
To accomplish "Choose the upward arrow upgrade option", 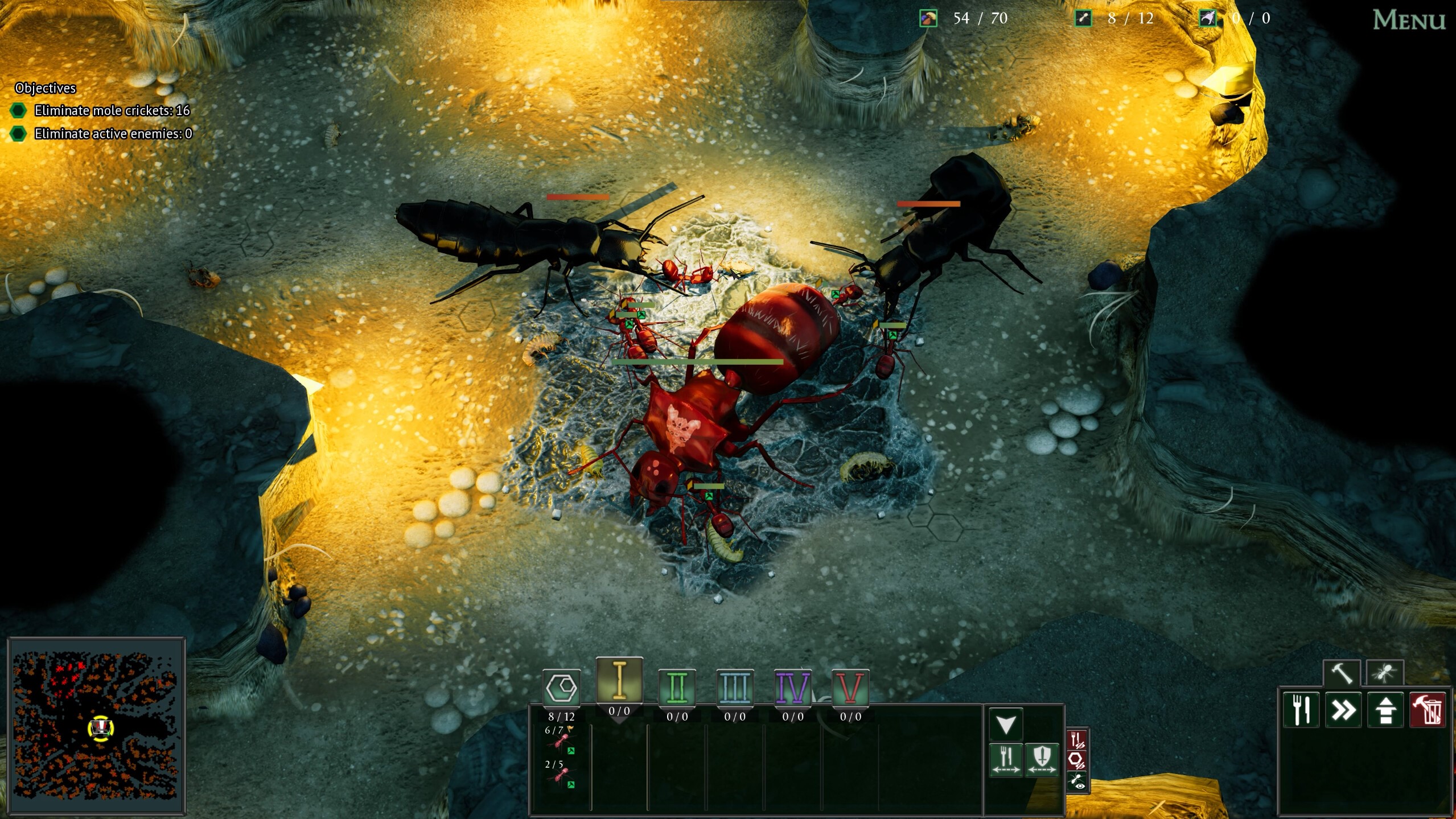I will [1385, 710].
